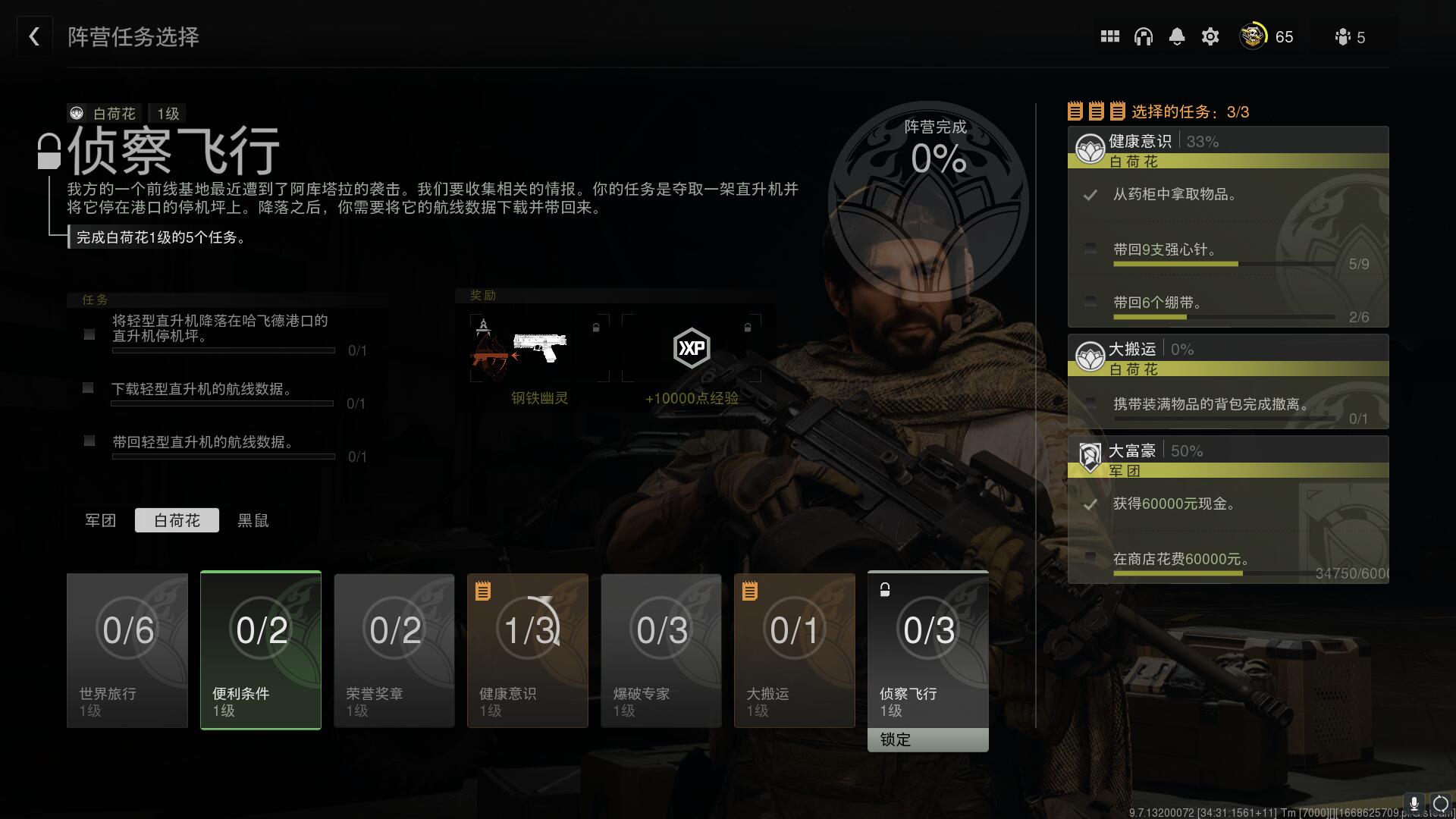Image resolution: width=1456 pixels, height=819 pixels.
Task: Click the checkmark beside 从药柜中拿取物品
Action: point(1092,195)
